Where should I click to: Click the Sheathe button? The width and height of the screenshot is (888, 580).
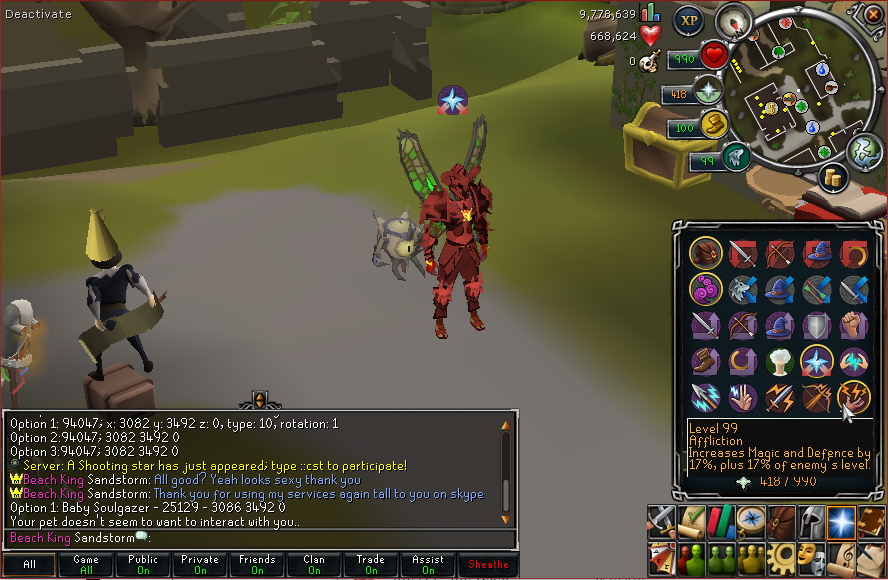[488, 564]
